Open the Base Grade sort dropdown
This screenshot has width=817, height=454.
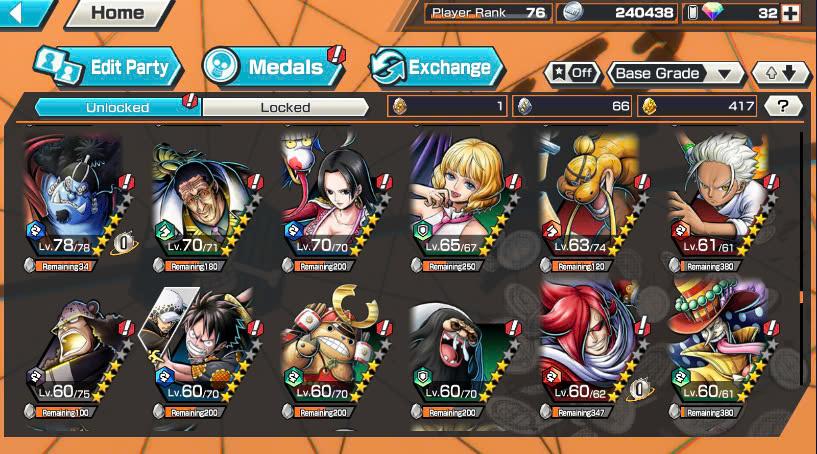[x=677, y=73]
